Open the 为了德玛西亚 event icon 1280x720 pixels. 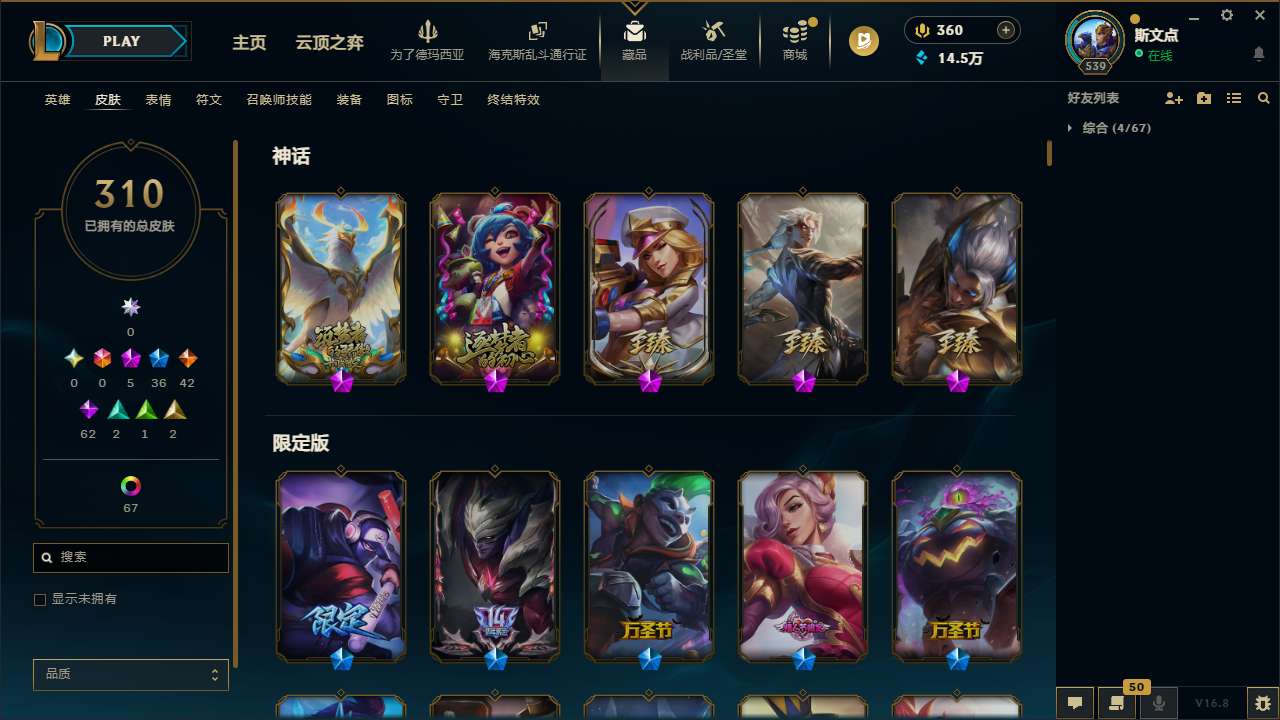429,33
